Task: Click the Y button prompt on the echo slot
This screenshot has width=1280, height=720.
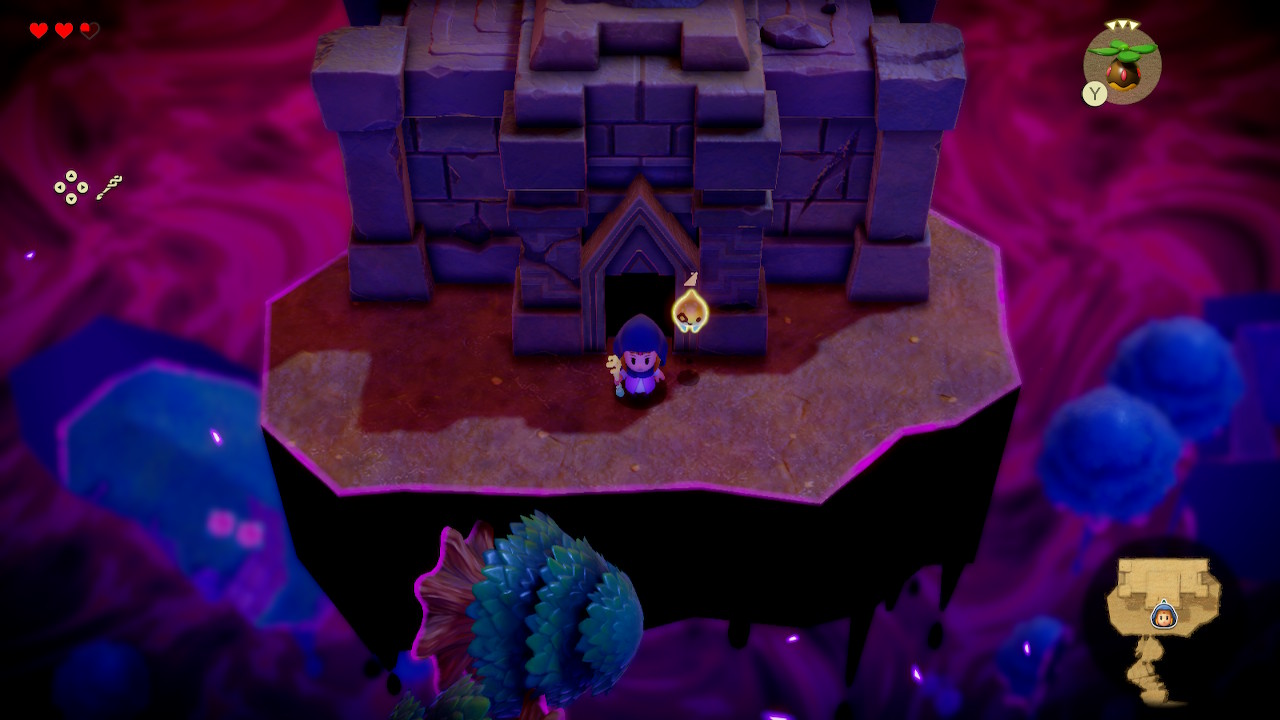Action: pyautogui.click(x=1095, y=93)
